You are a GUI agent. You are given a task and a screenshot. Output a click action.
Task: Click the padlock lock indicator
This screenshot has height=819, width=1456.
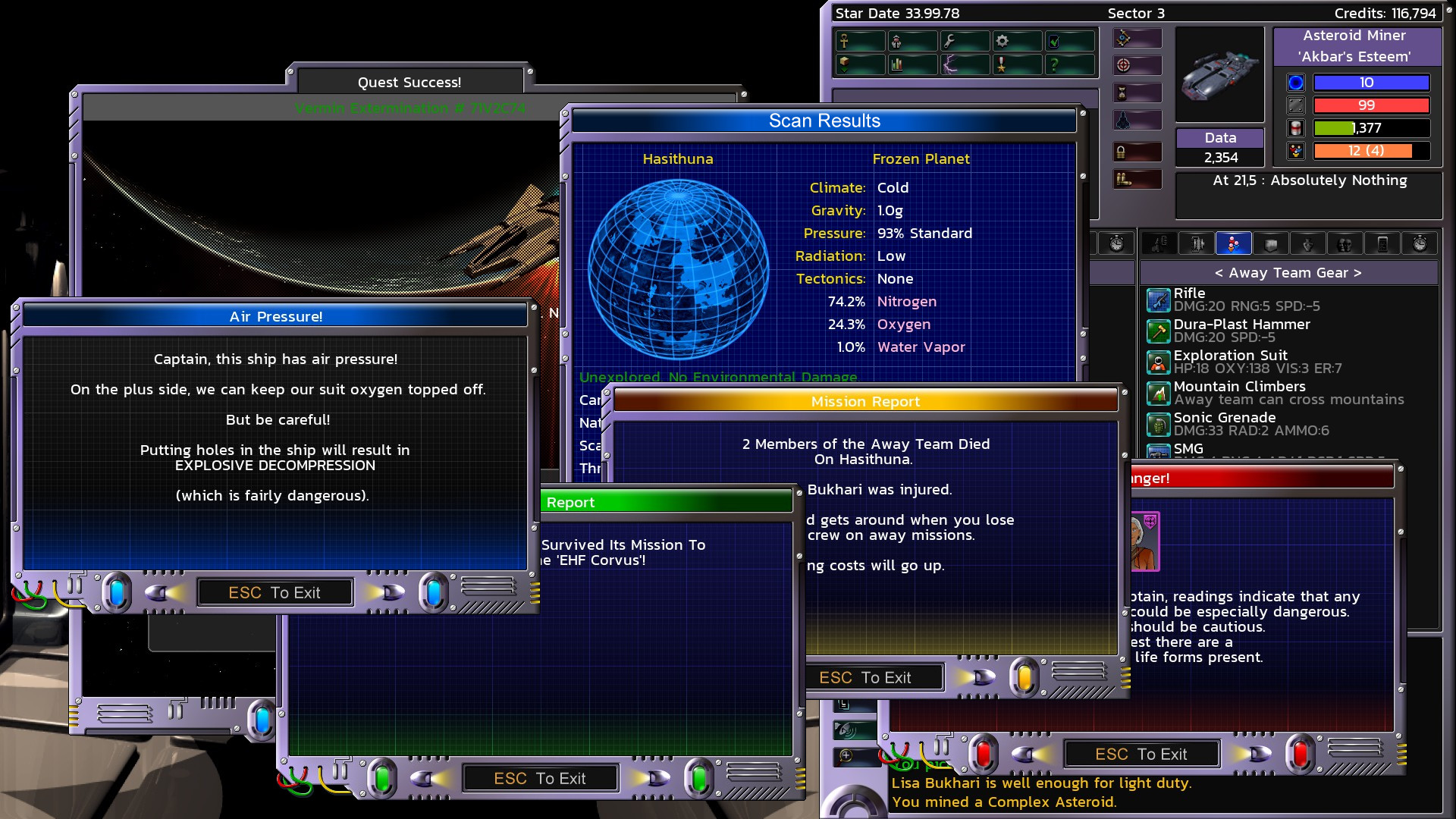[1121, 151]
